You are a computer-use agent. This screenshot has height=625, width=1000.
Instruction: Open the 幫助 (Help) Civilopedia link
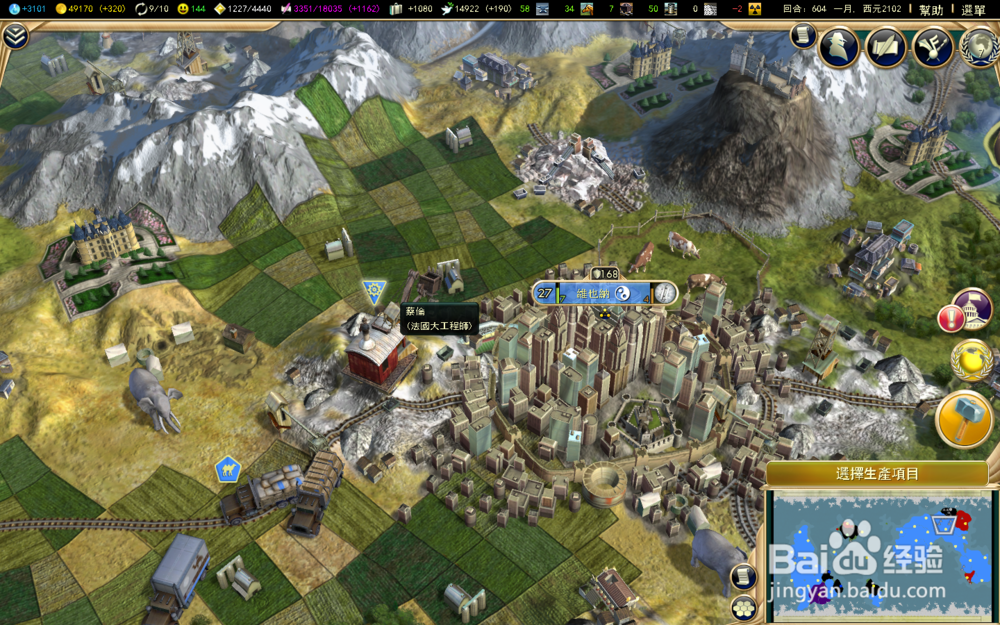pos(931,9)
